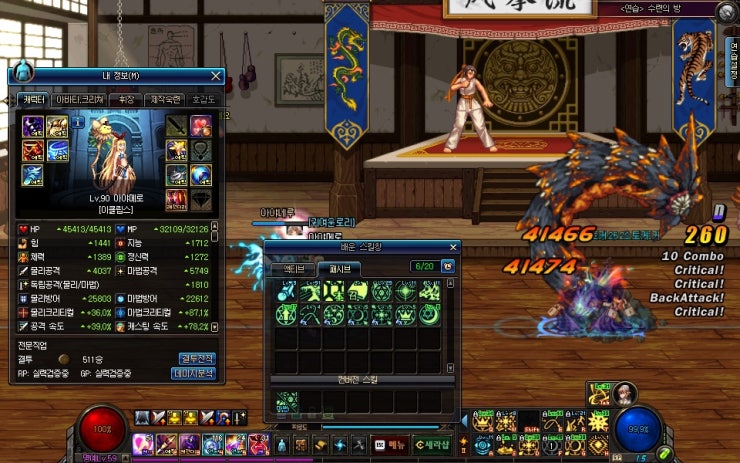Open the 아바타,크리쳐 tab
740x463 pixels.
pyautogui.click(x=79, y=100)
